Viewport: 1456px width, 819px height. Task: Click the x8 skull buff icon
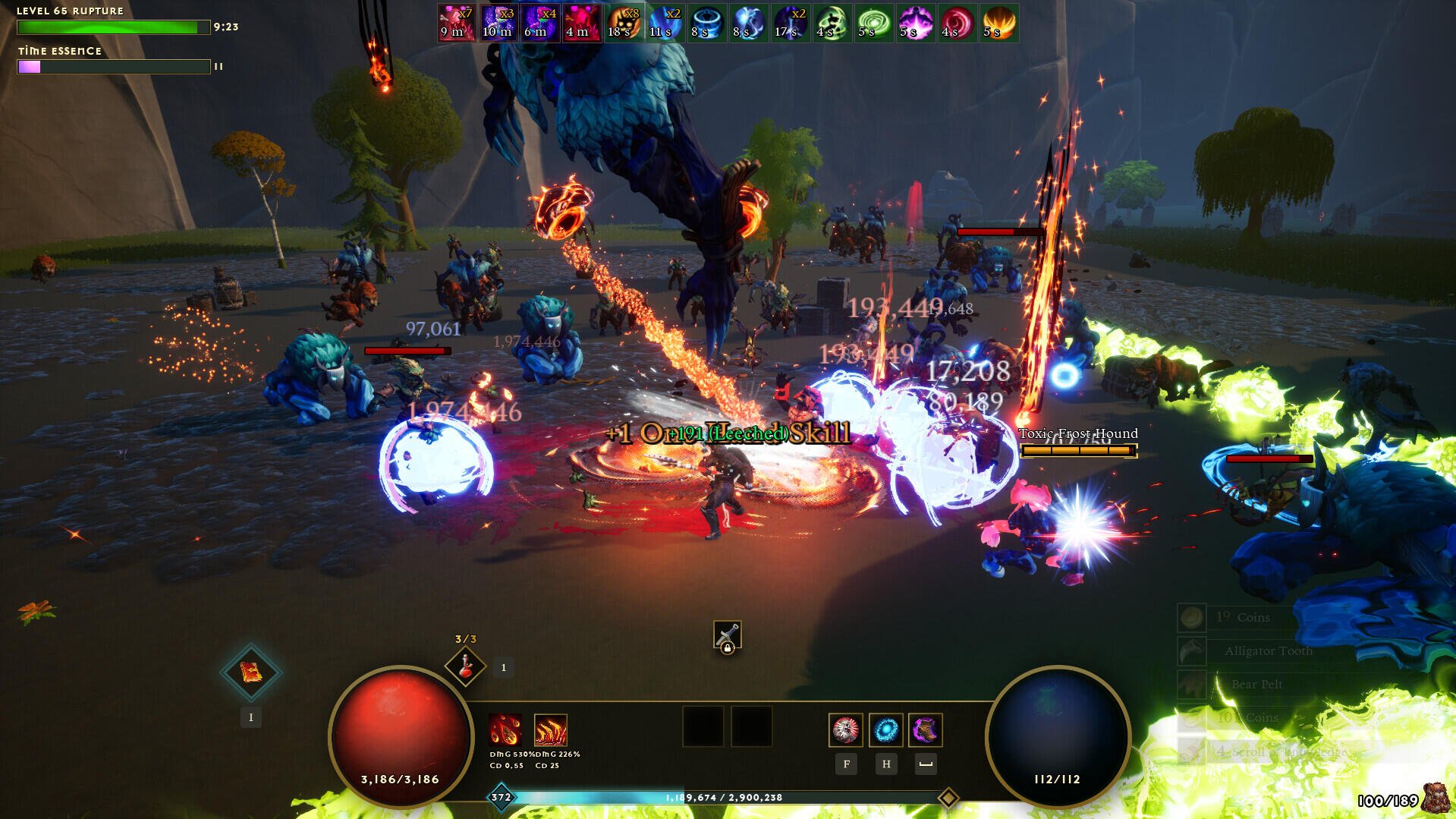tap(623, 23)
